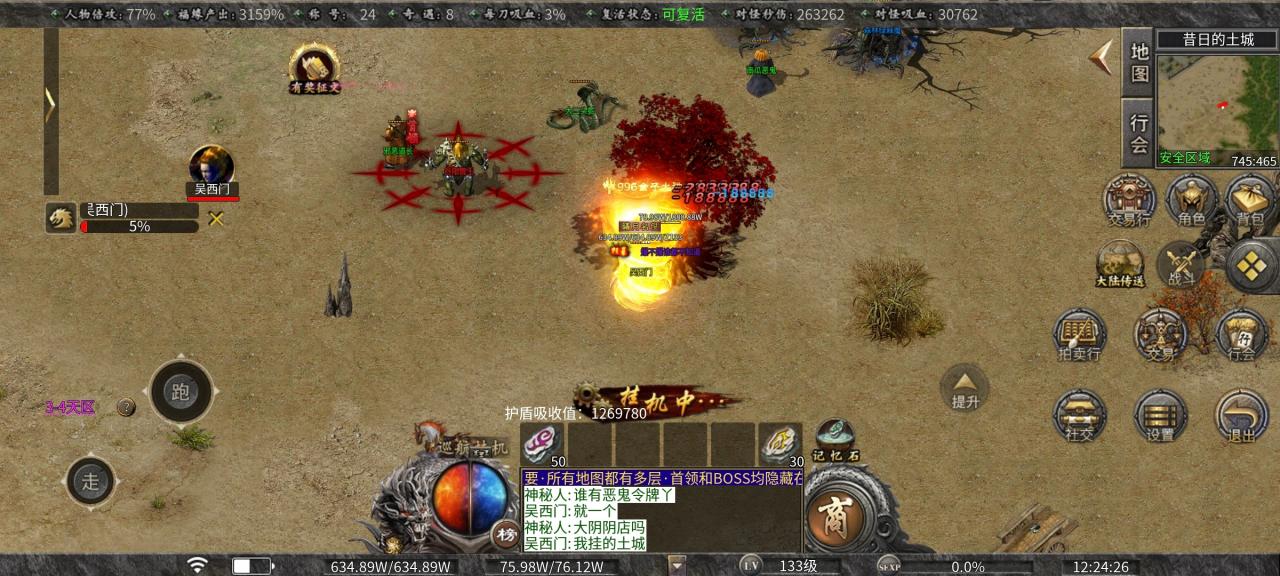
Task: Select the 吴西门 player portrait
Action: [212, 168]
